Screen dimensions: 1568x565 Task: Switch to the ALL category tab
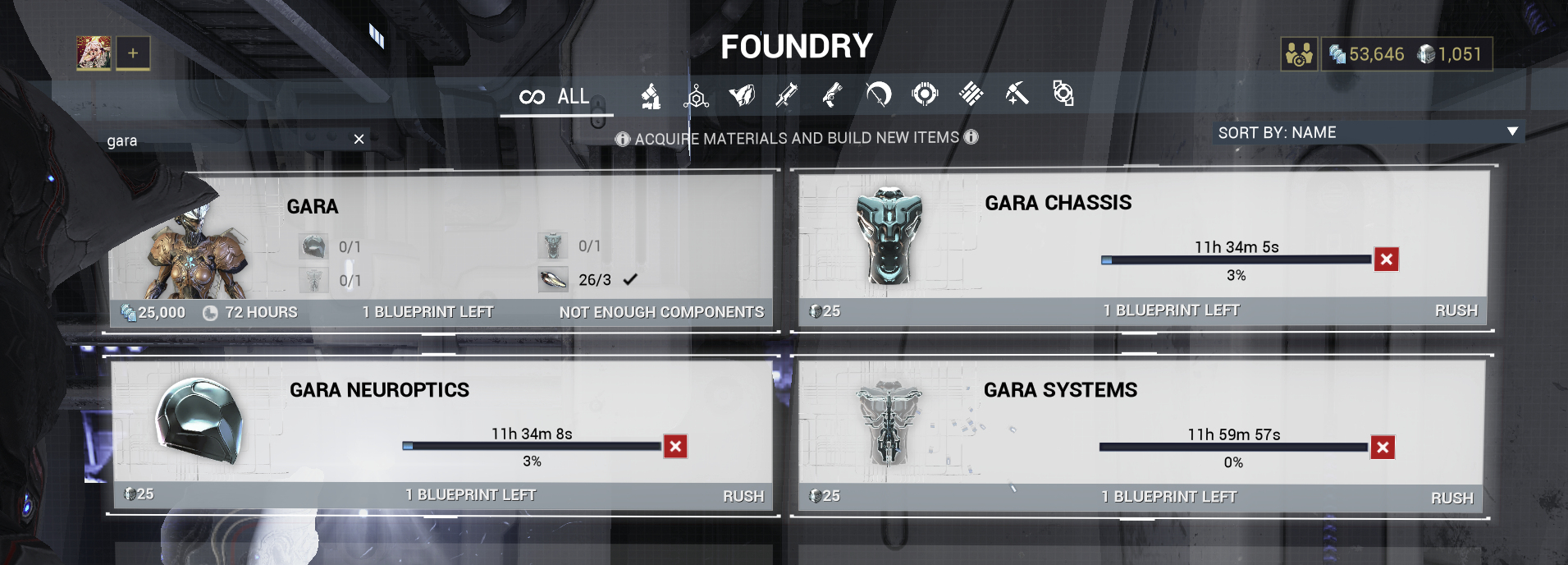click(x=555, y=97)
